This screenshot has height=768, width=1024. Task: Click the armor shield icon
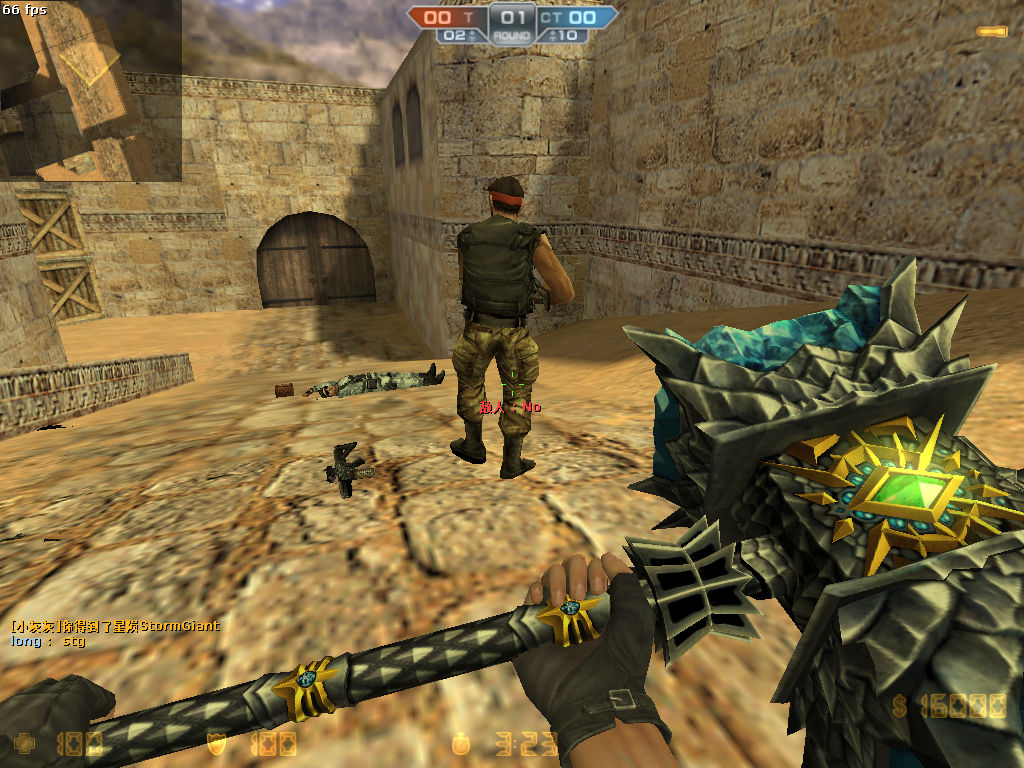pos(215,743)
